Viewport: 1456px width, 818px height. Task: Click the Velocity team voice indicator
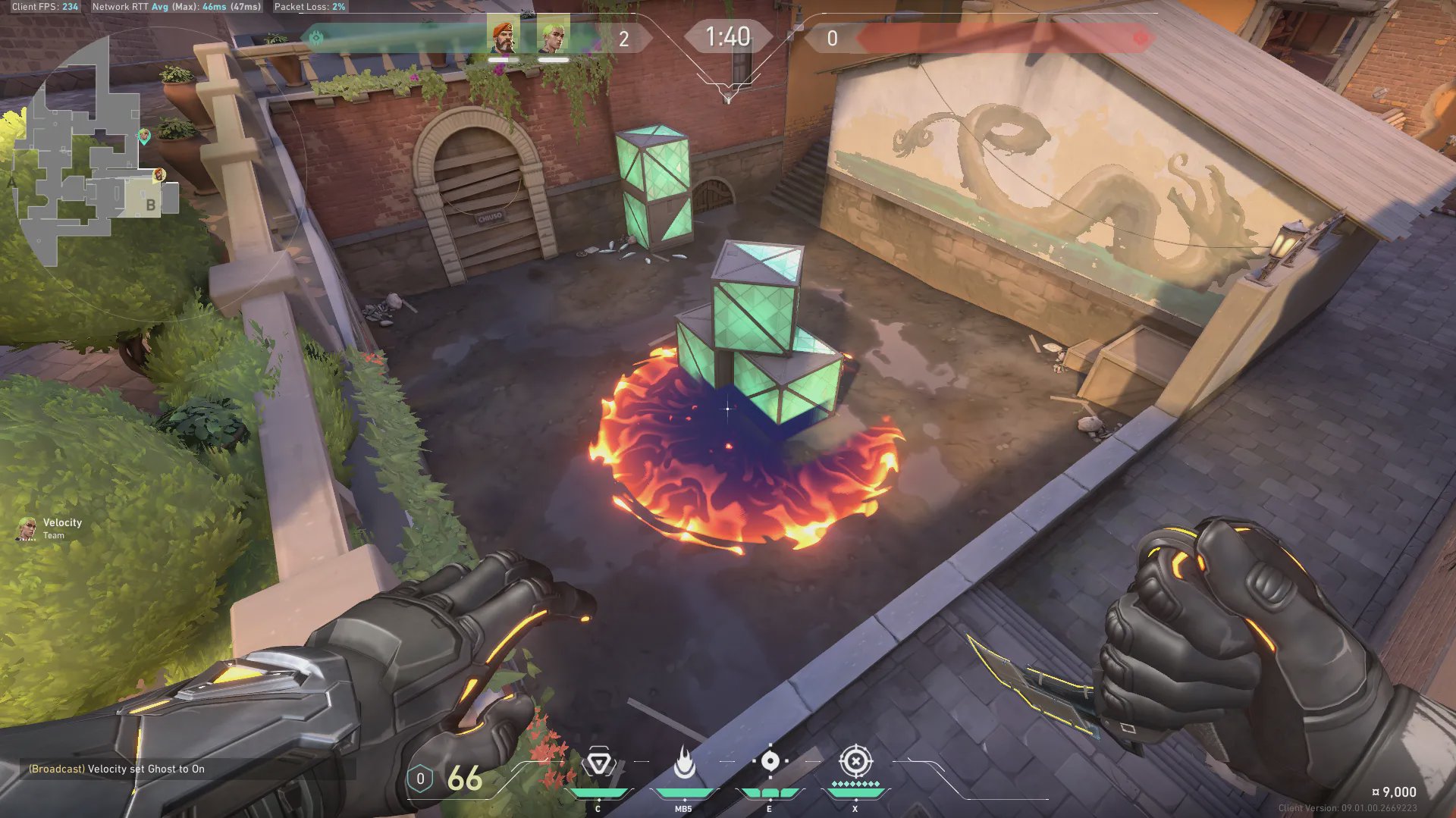click(x=50, y=528)
